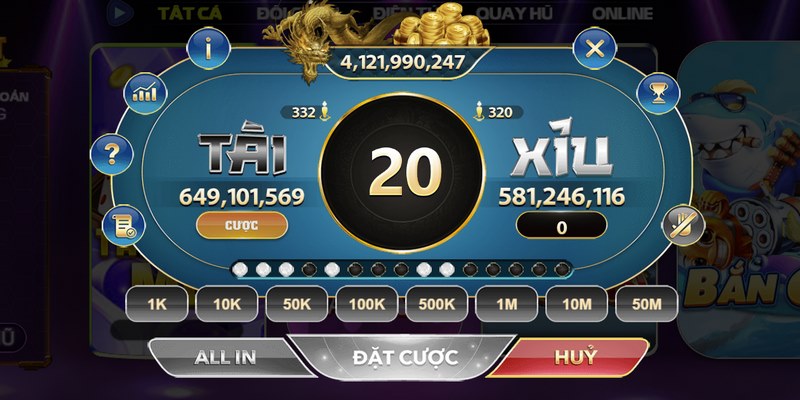This screenshot has height=400, width=800.
Task: Click the orange Cược button under Tài
Action: coord(242,225)
